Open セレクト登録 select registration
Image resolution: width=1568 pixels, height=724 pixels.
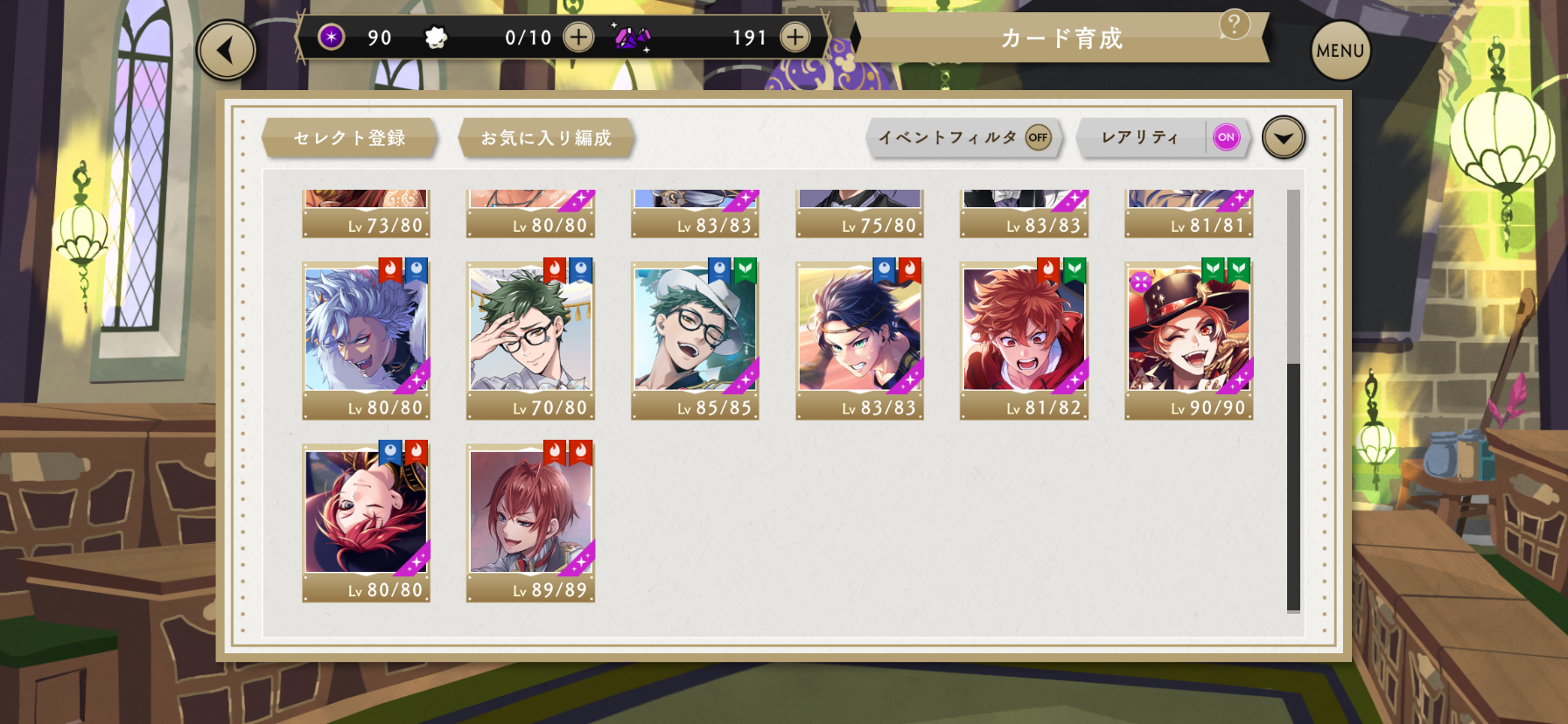(x=349, y=138)
